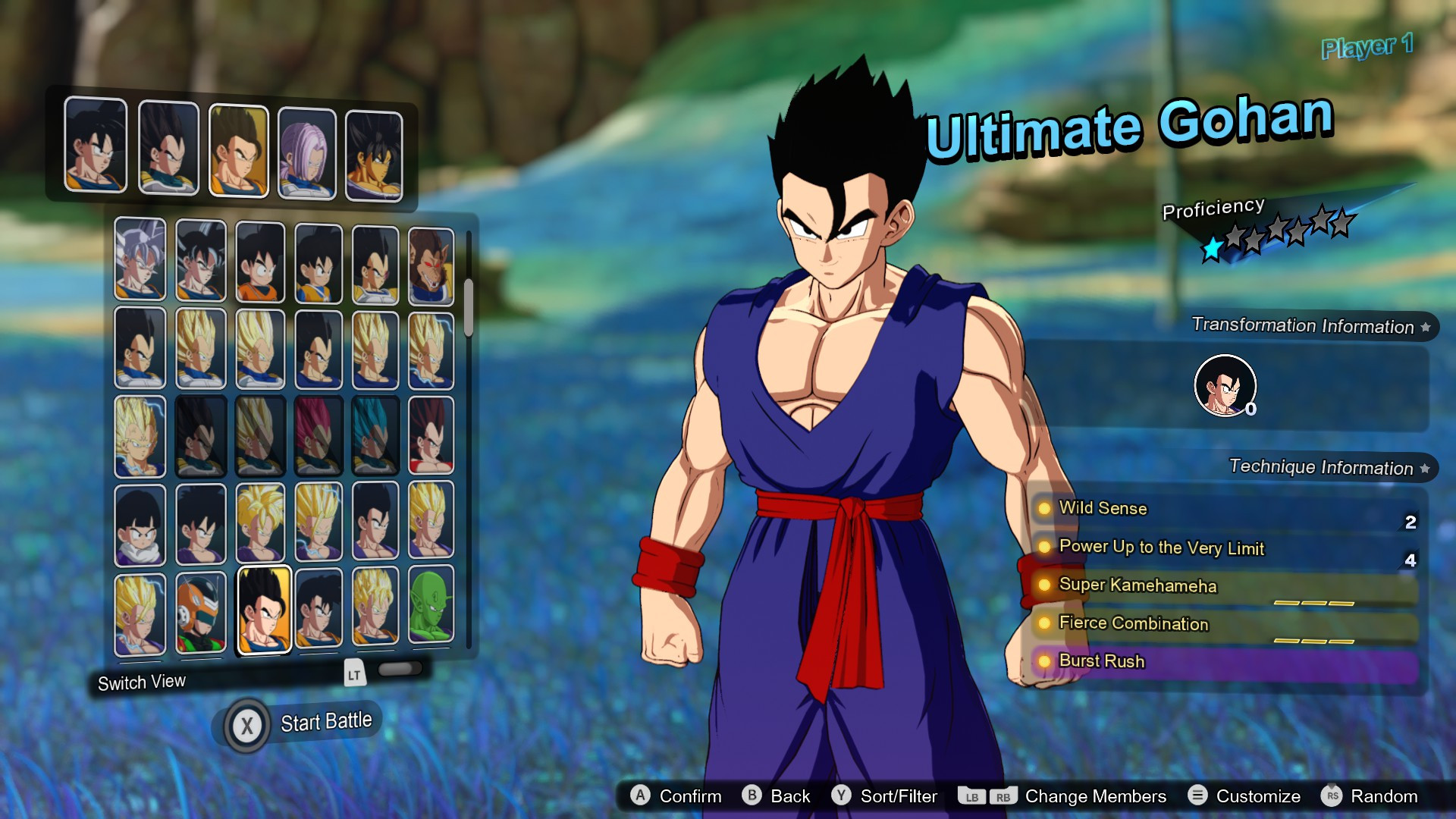Select the Great Saiyaman portrait

200,610
